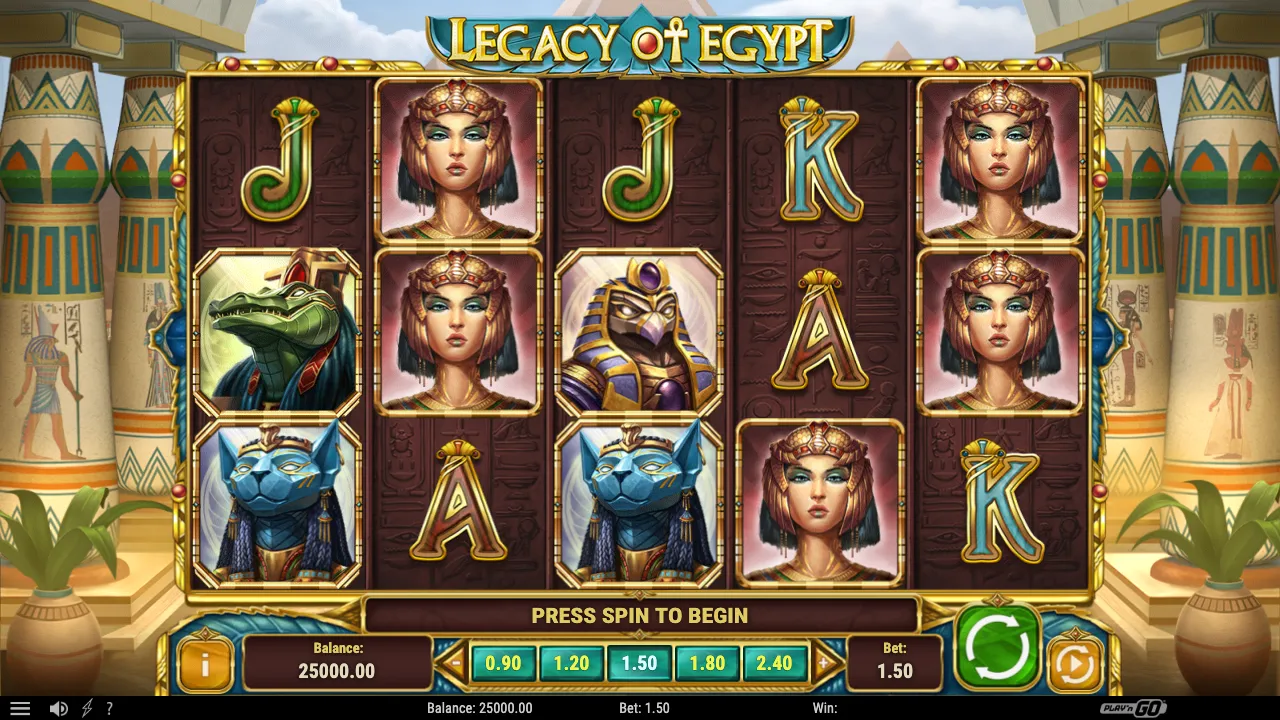
Task: Click the Balance display showing 25000.00
Action: coord(336,662)
